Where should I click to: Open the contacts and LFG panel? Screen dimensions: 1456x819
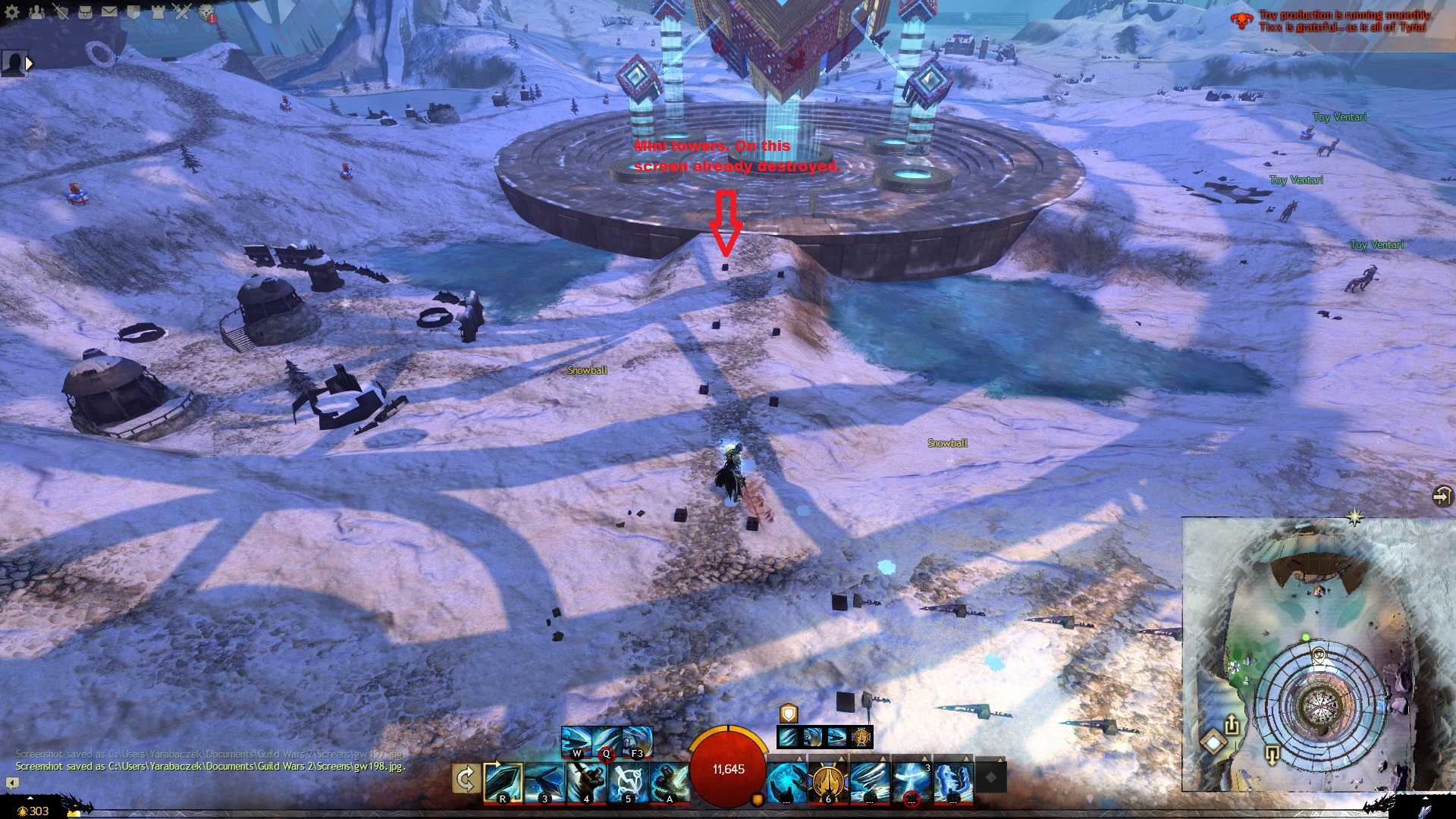coord(36,11)
